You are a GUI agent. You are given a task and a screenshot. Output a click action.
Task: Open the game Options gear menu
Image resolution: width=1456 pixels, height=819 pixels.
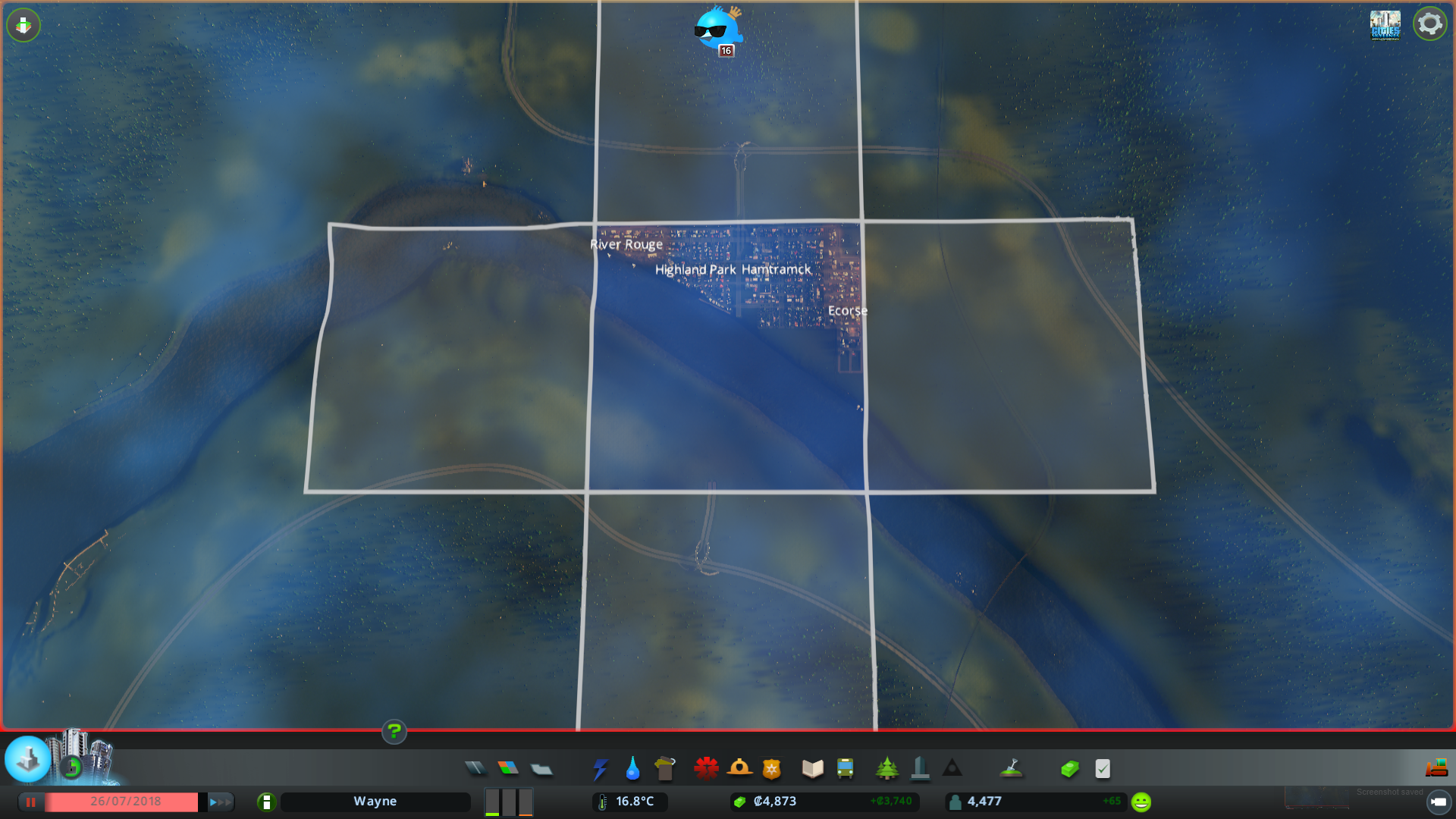pyautogui.click(x=1430, y=24)
